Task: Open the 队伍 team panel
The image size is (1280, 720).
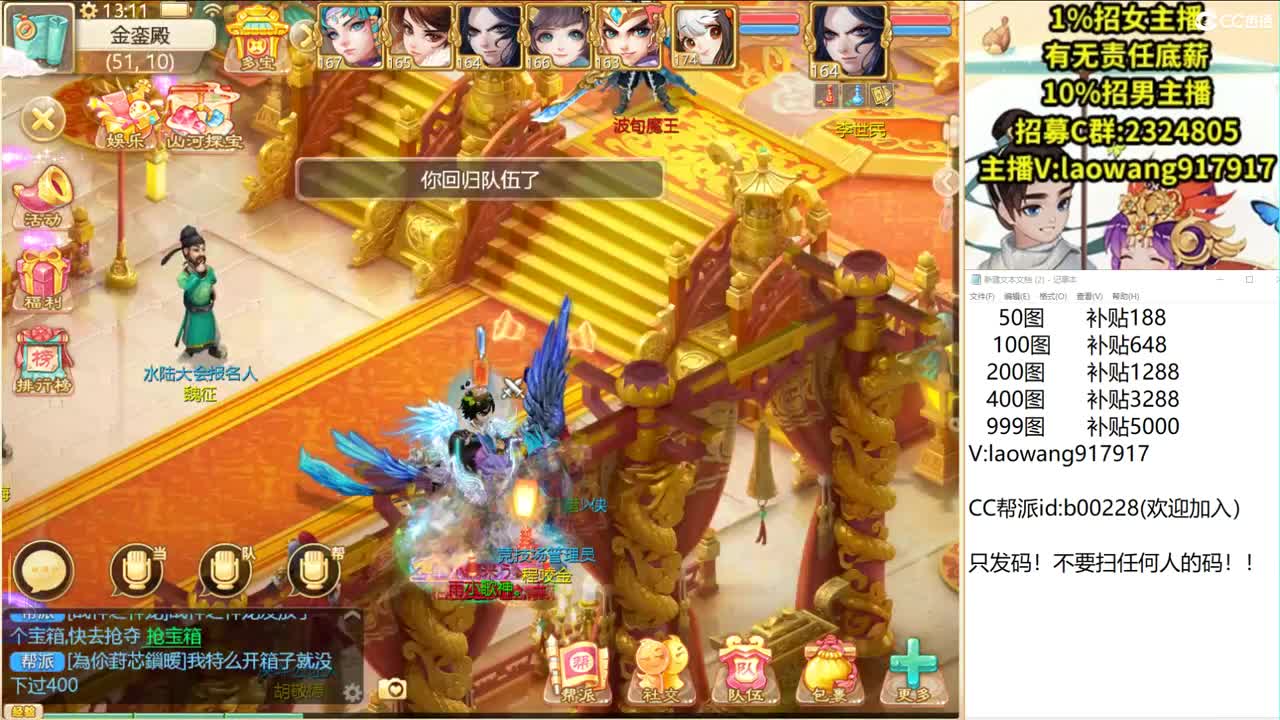Action: (x=746, y=667)
